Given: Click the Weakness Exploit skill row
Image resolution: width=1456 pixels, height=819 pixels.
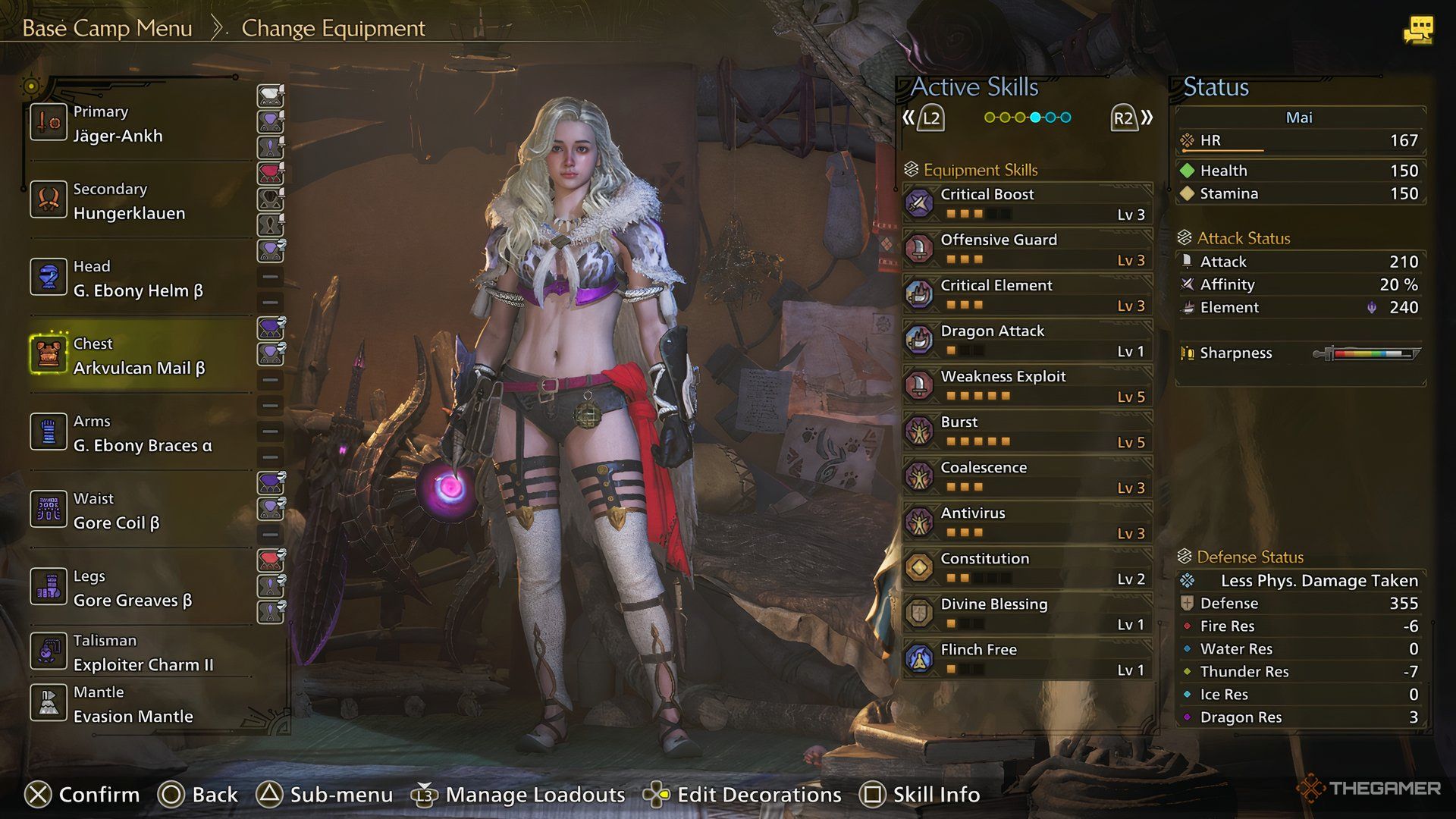Looking at the screenshot, I should [1028, 385].
